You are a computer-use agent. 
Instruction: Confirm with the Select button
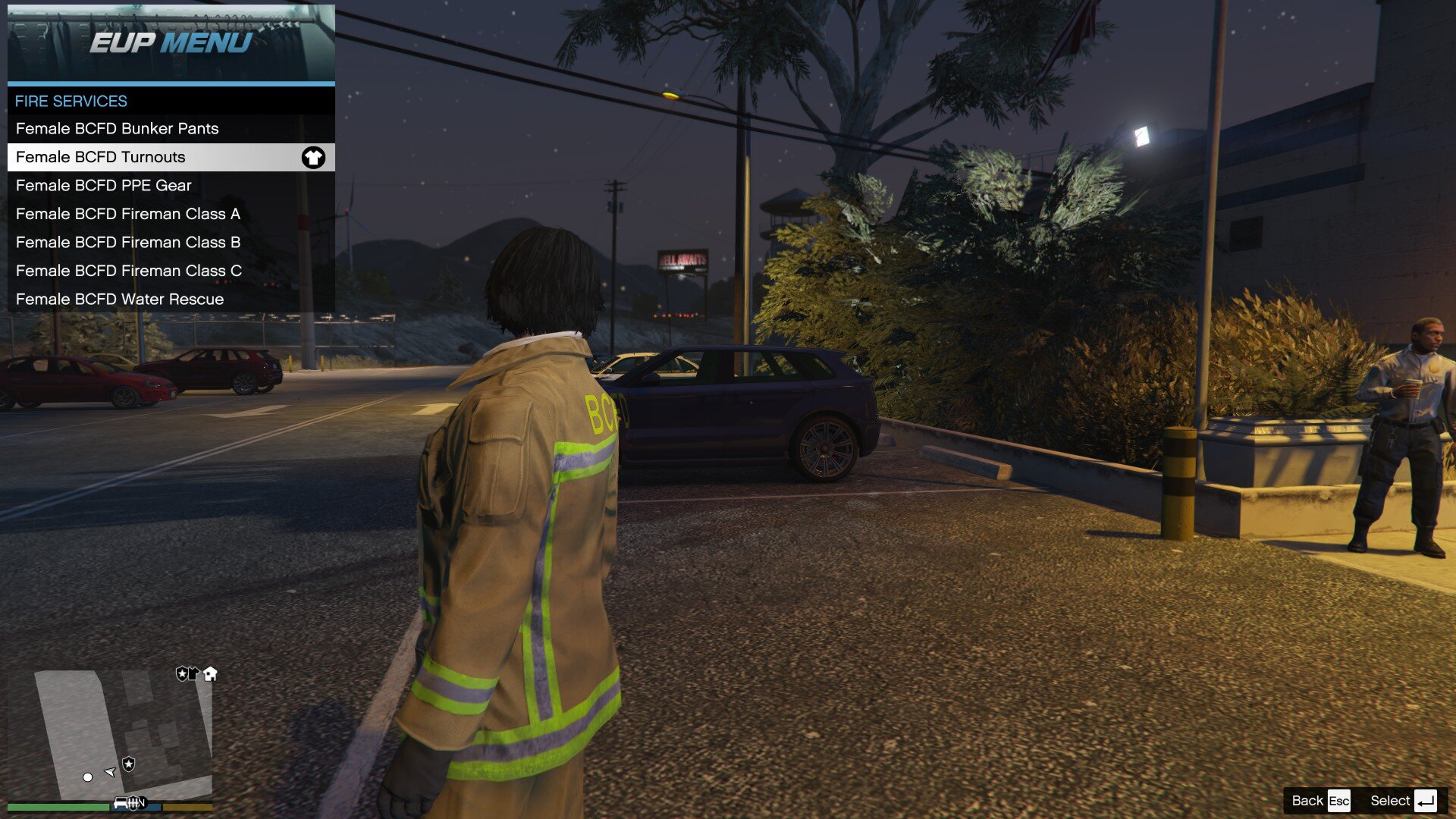coord(1402,801)
